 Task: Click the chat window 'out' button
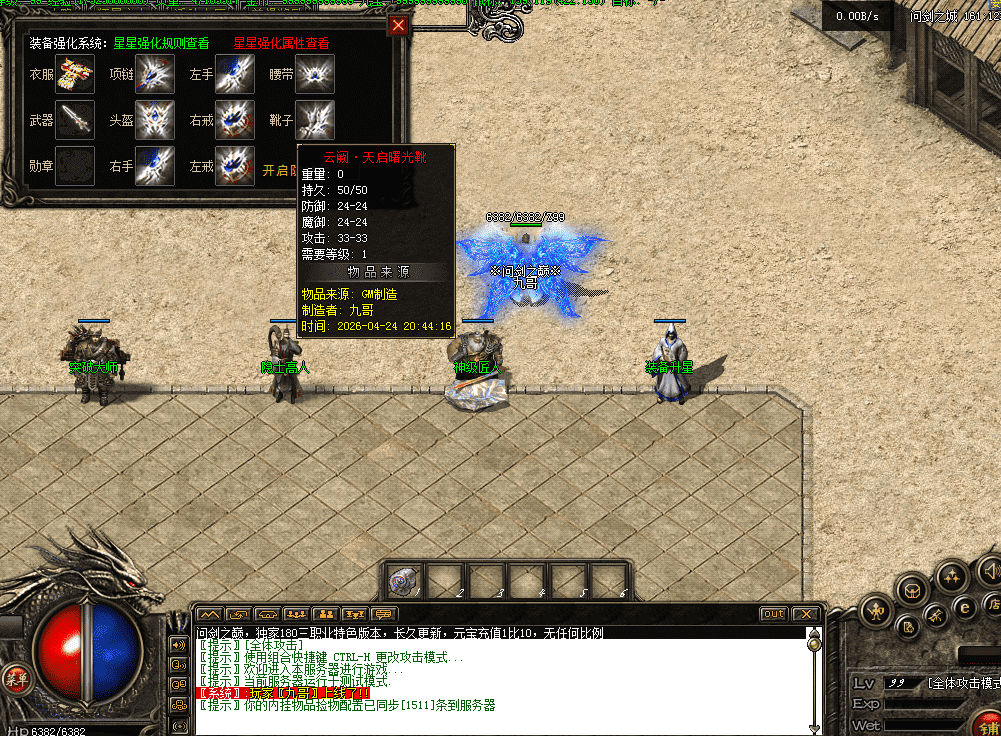[773, 614]
